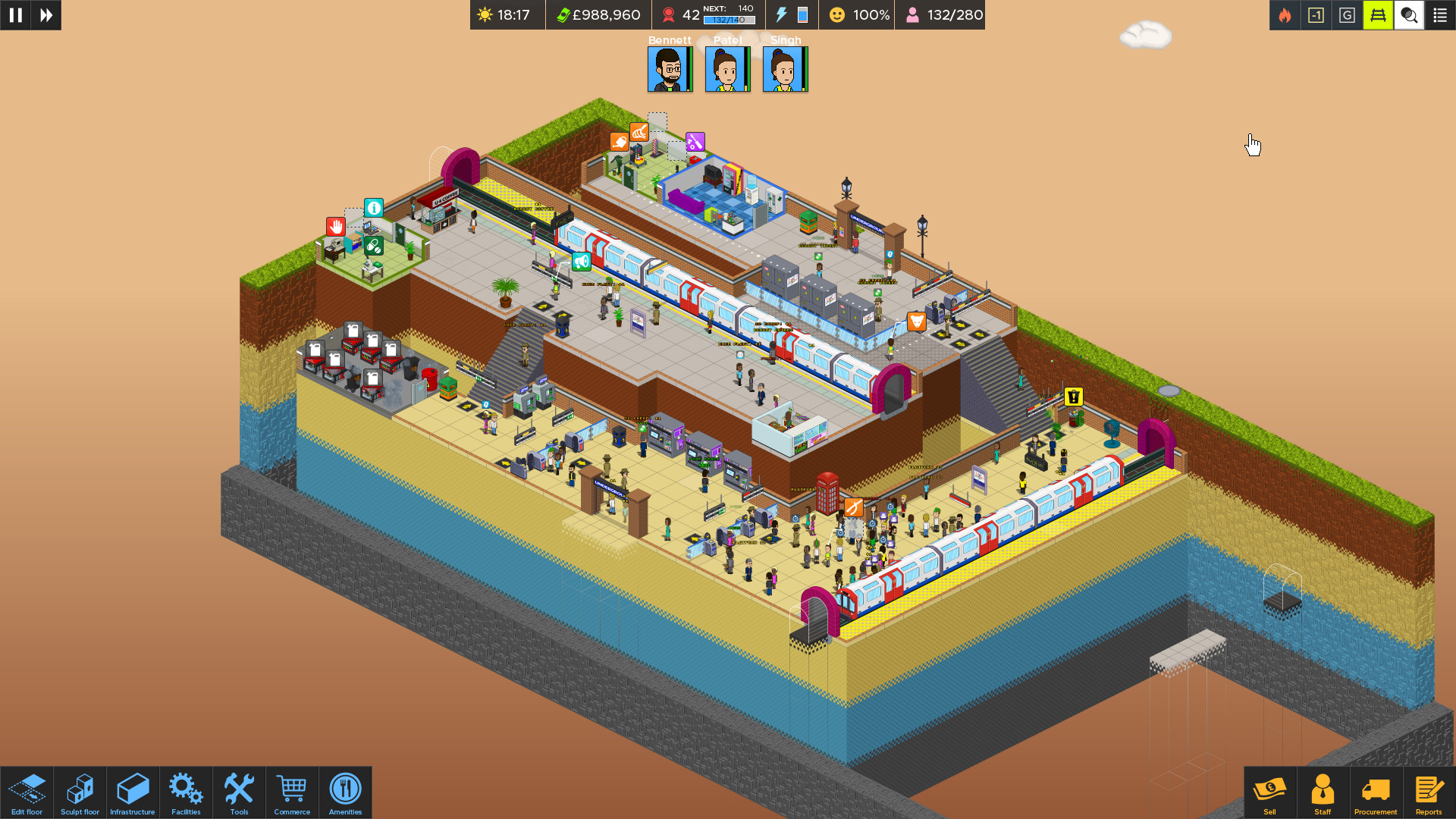The image size is (1456, 819).
Task: Select the Sculpt floor tool
Action: (x=80, y=792)
